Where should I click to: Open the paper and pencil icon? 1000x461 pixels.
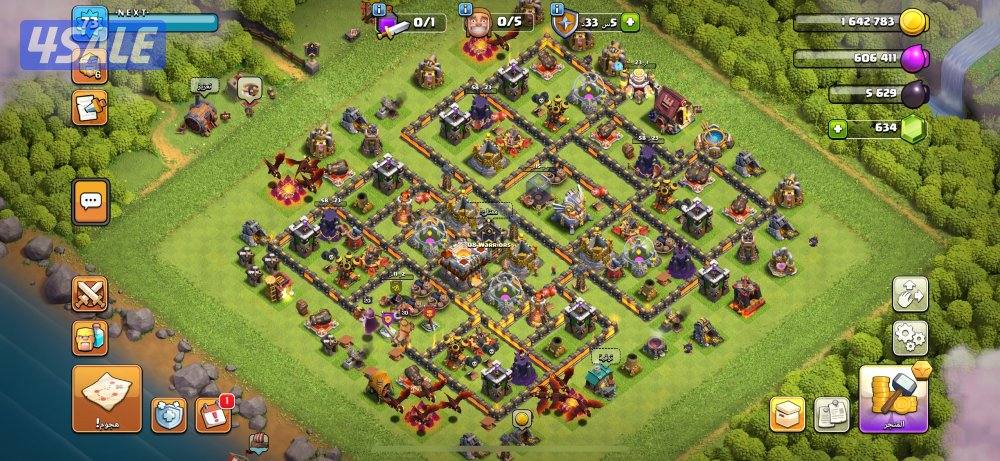[90, 107]
